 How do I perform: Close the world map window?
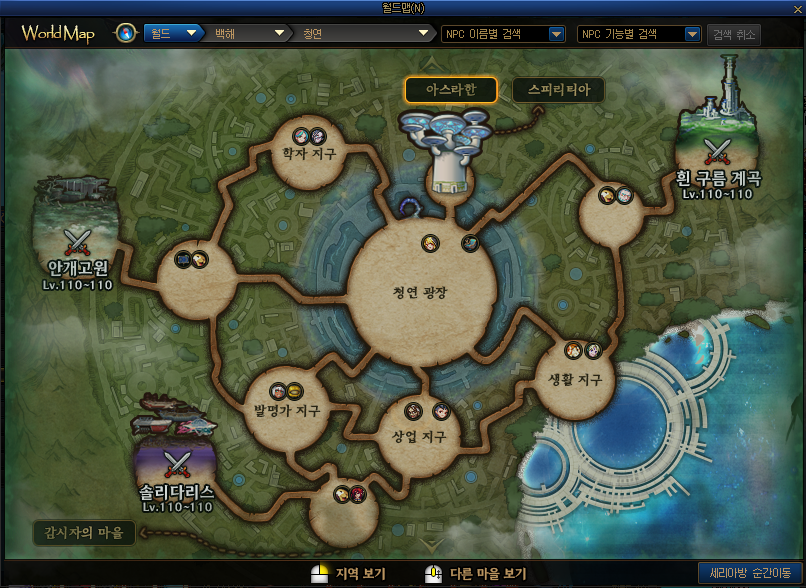[x=796, y=9]
